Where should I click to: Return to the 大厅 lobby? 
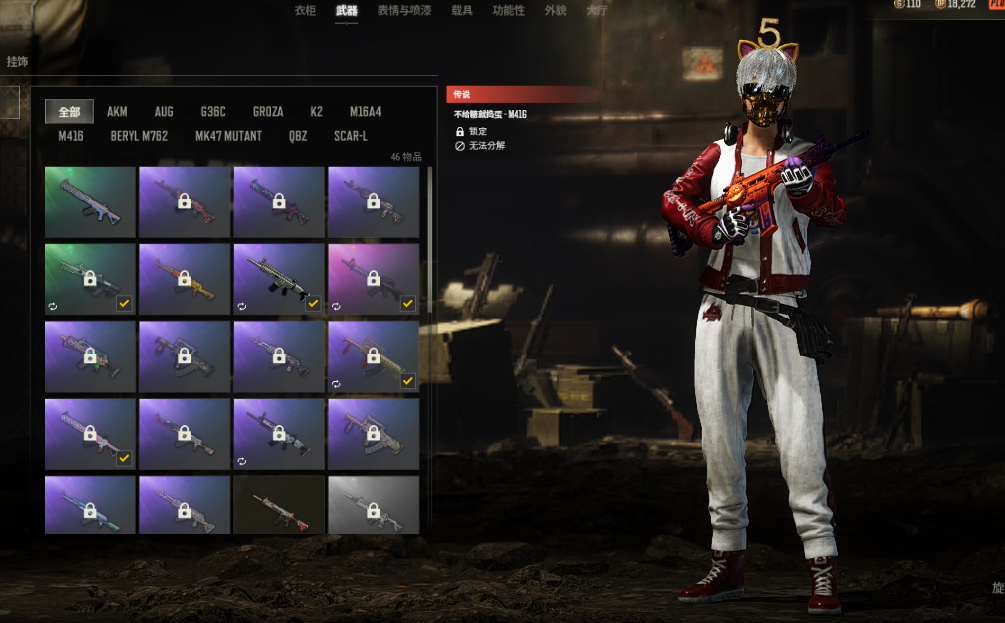(x=597, y=10)
